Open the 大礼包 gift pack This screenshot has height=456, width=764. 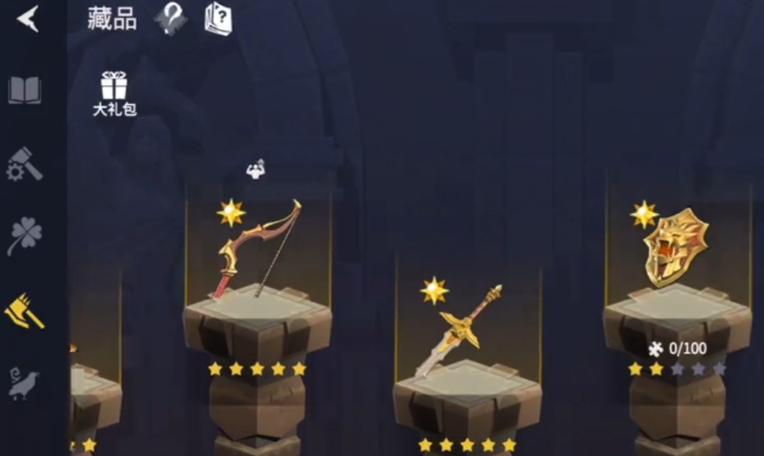[x=114, y=94]
